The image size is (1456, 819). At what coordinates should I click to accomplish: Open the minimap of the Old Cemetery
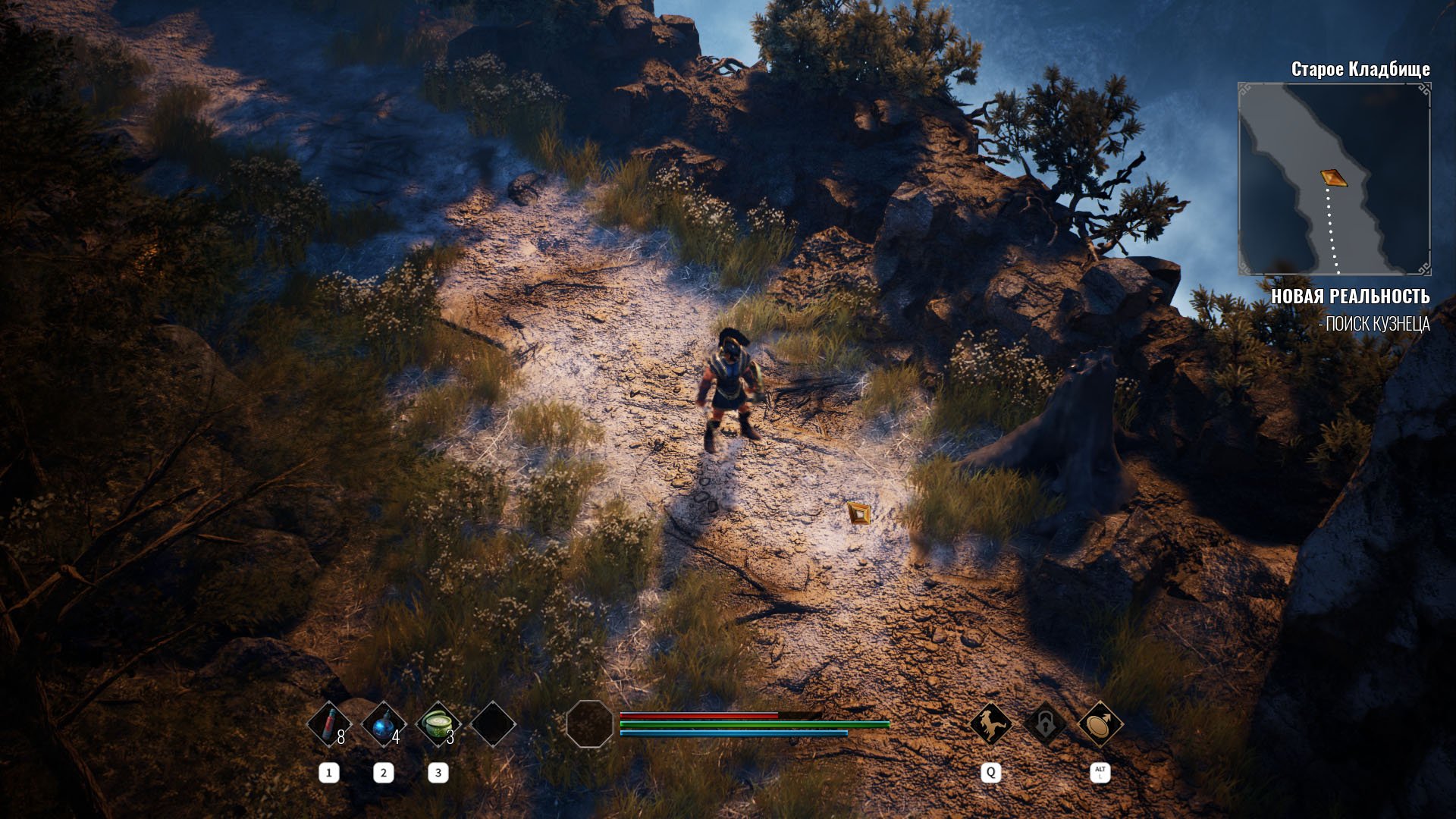[x=1334, y=179]
